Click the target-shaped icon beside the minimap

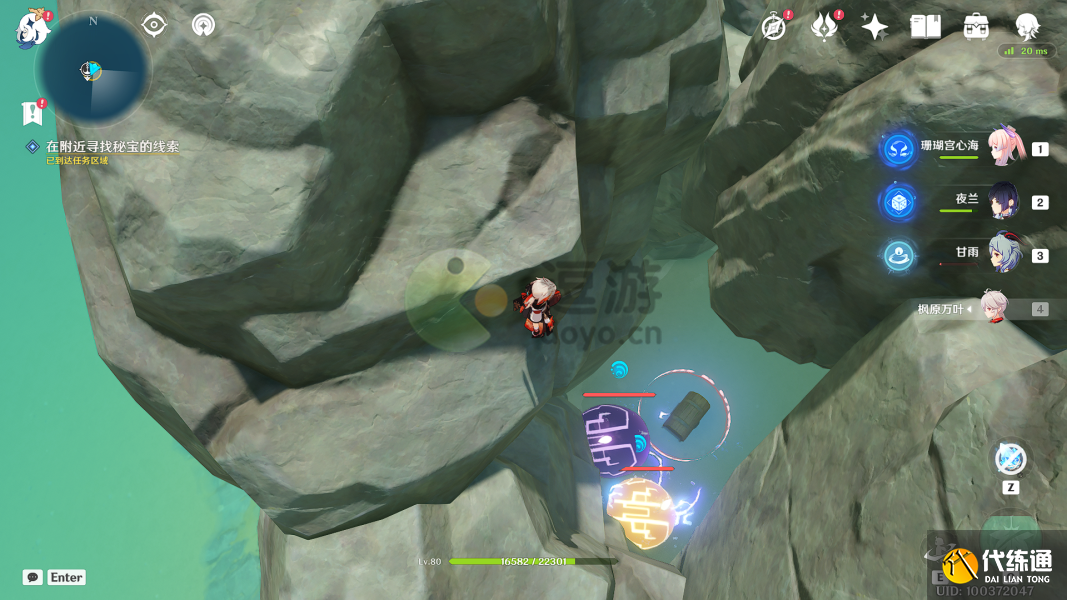coord(154,25)
